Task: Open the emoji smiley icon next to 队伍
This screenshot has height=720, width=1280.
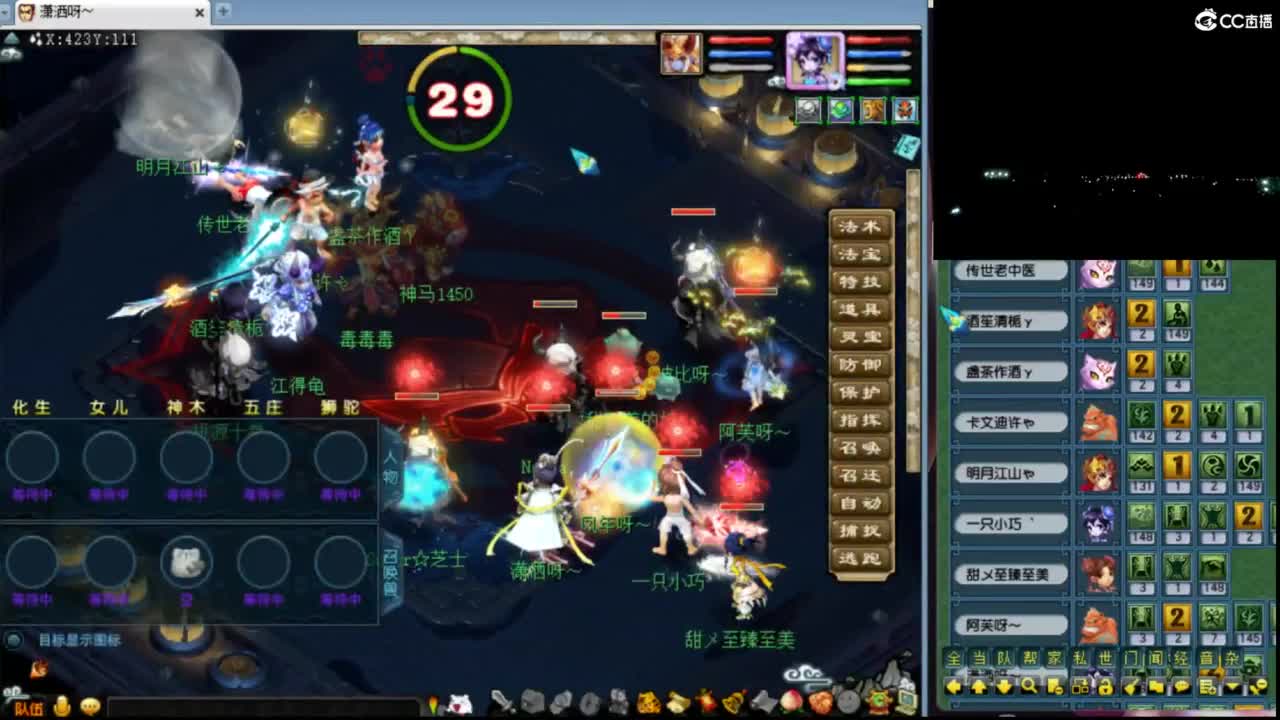Action: tap(63, 705)
